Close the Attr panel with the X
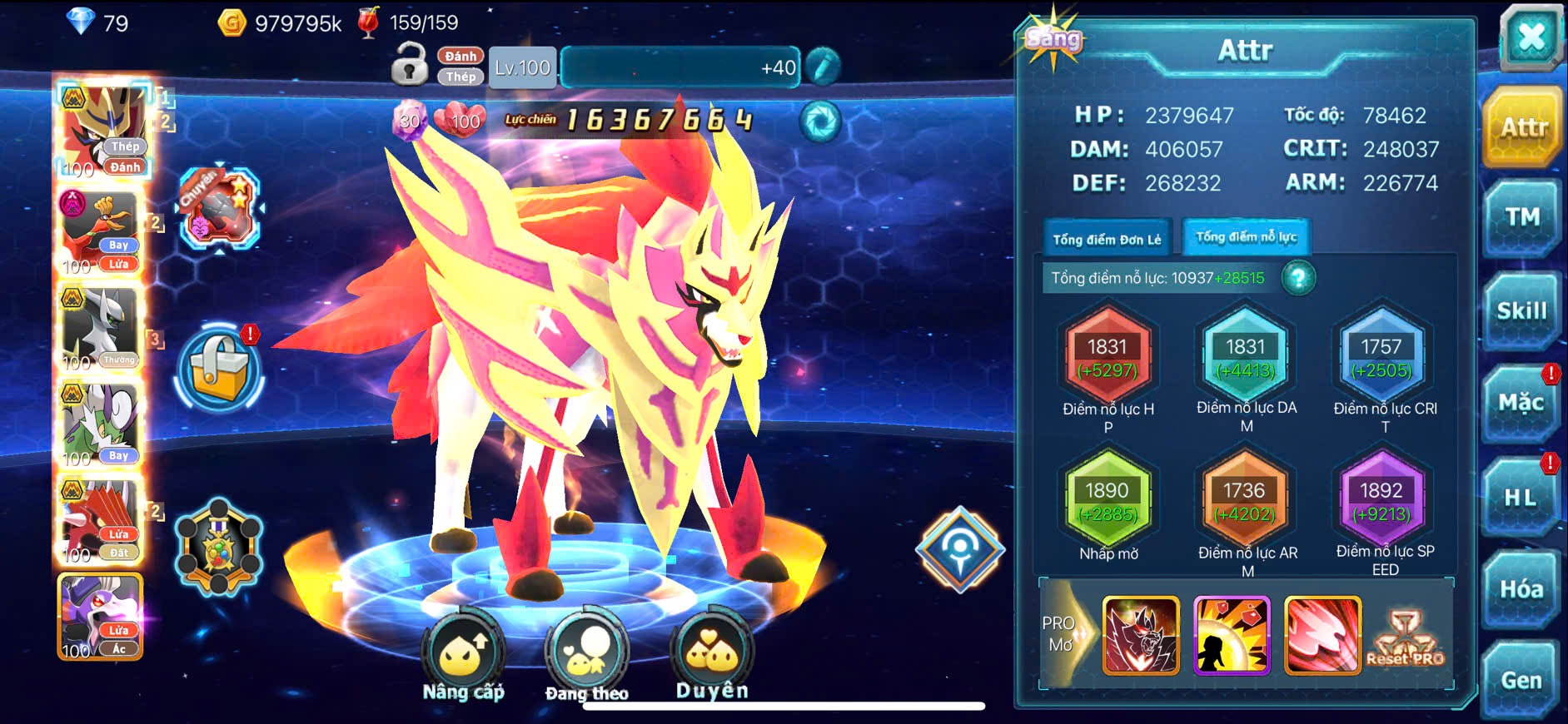The height and width of the screenshot is (724, 1568). 1531,37
